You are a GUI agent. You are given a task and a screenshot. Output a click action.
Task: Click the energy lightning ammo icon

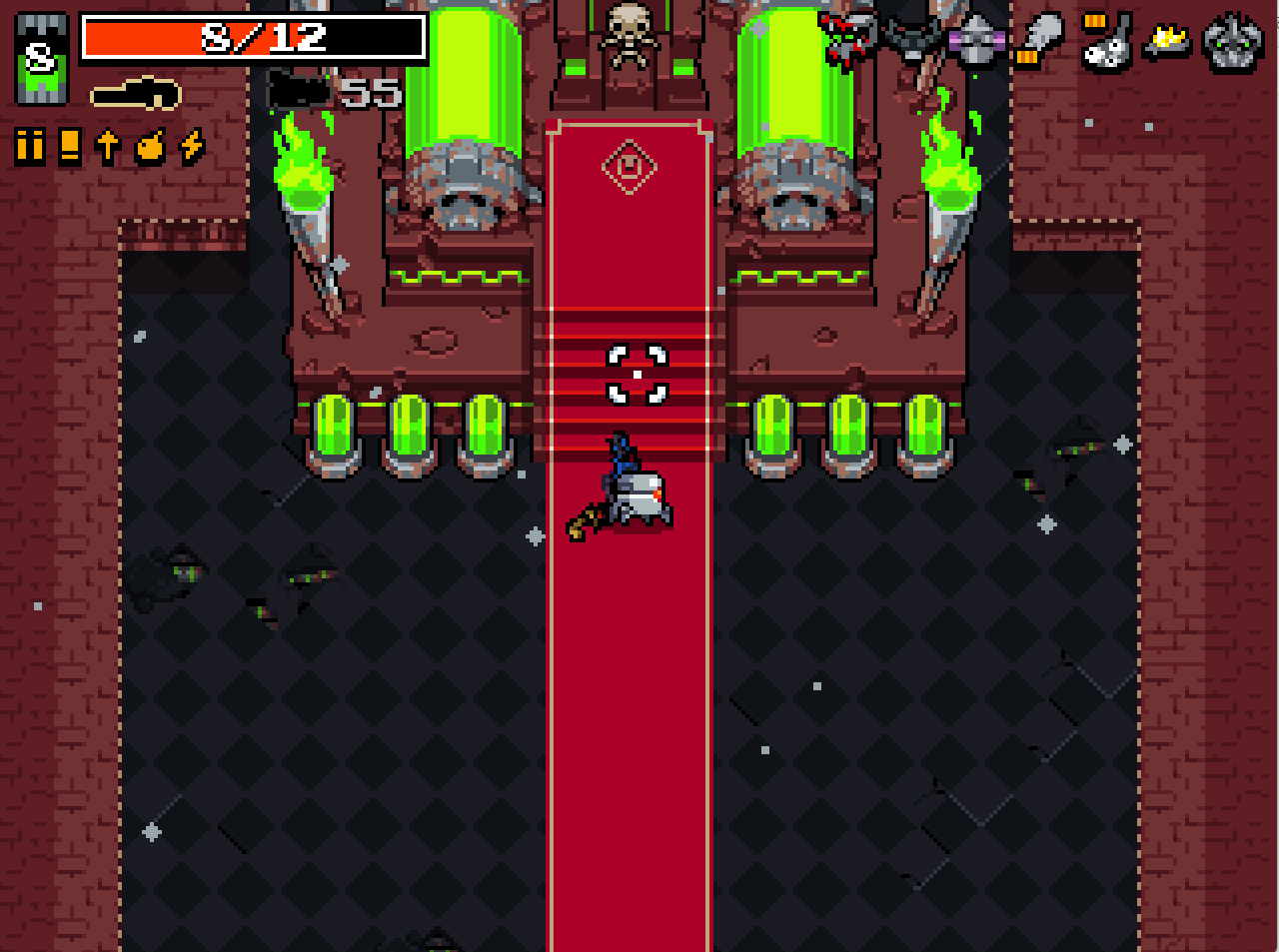[x=192, y=146]
